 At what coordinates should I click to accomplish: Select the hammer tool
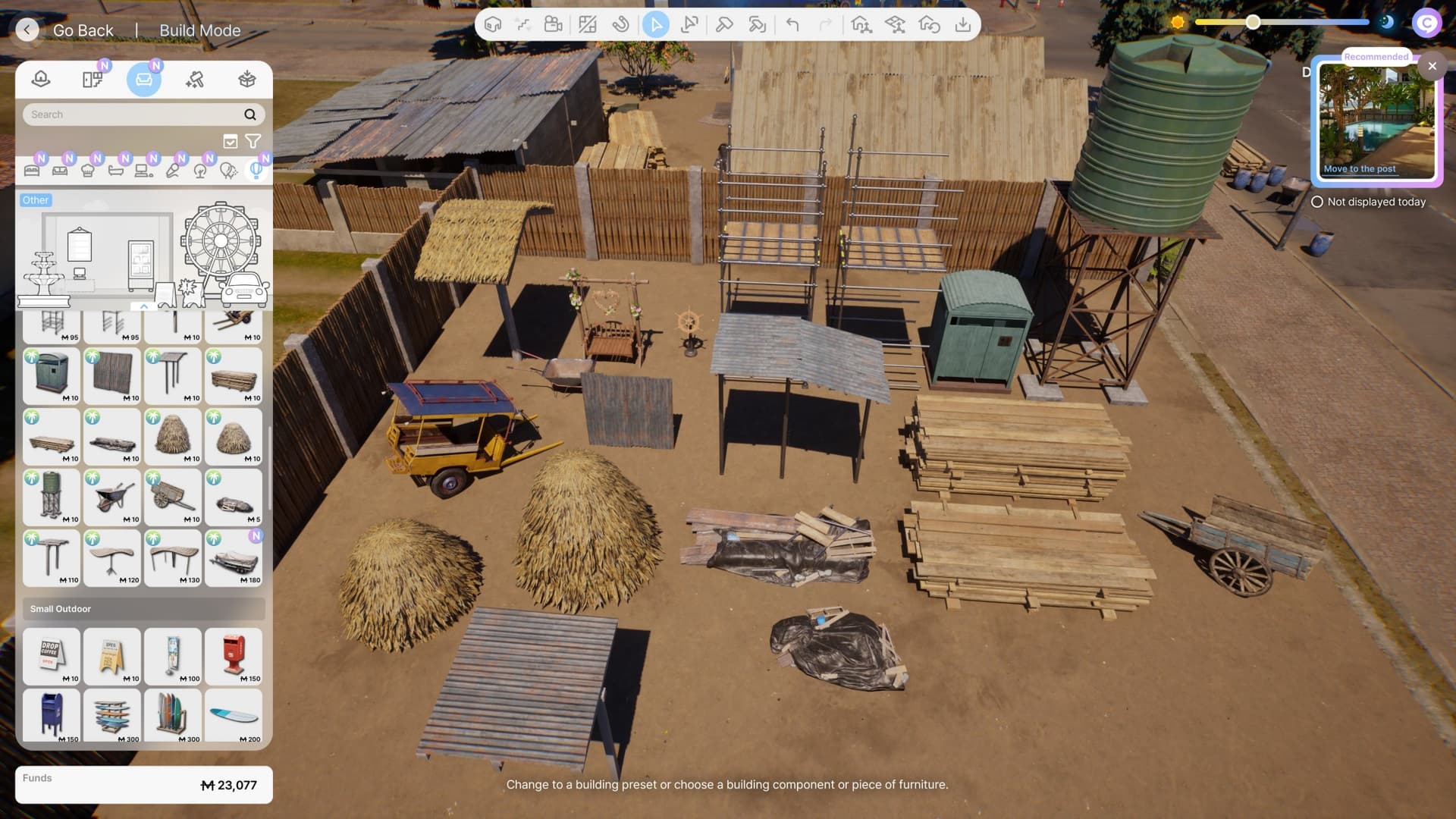723,25
